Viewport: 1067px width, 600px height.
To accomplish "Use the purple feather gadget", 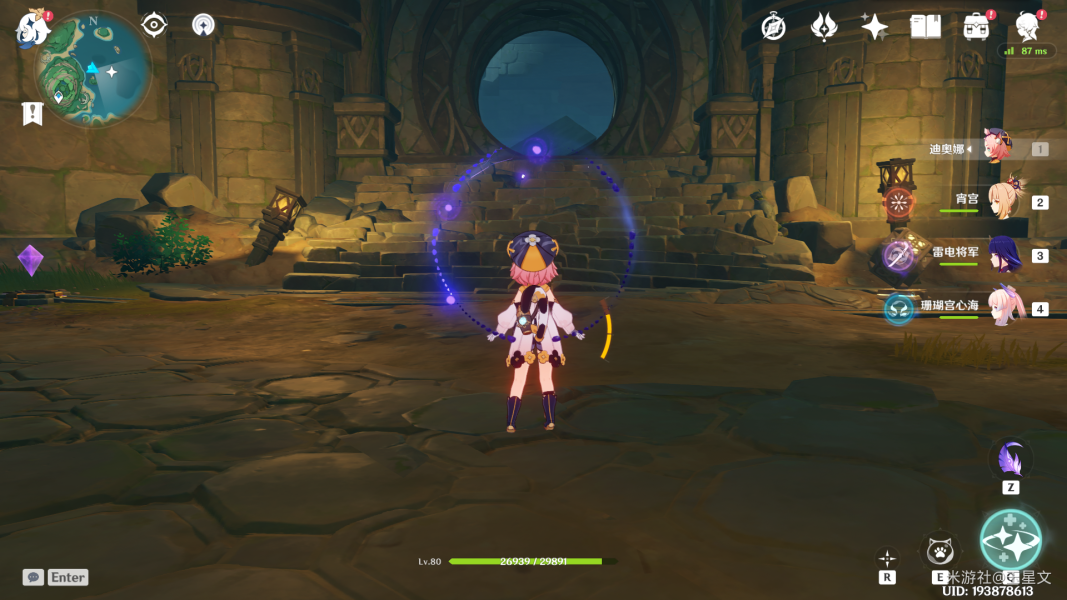I will pos(1011,460).
